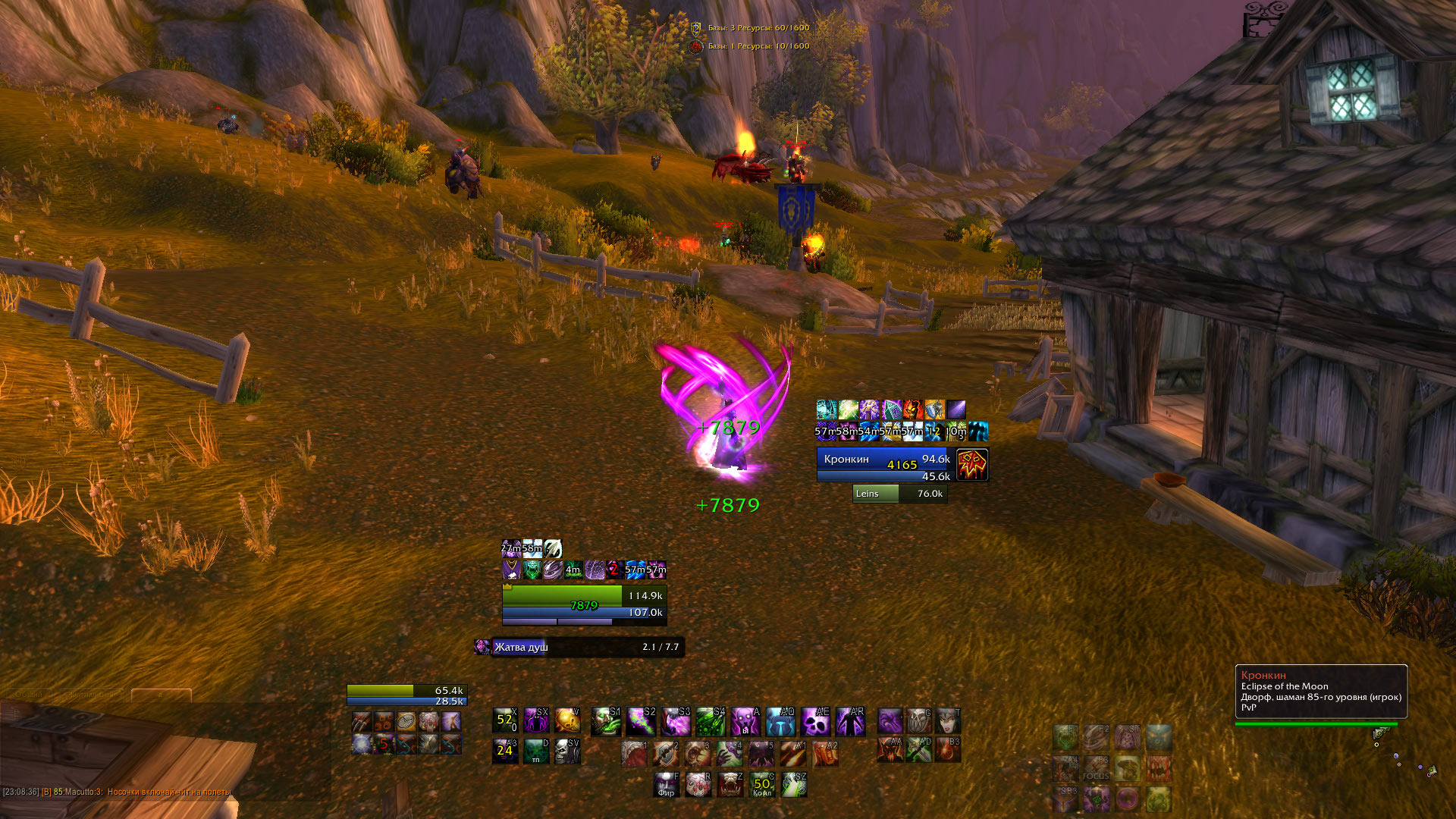This screenshot has height=819, width=1456.
Task: Activate the ability bound to S1
Action: (605, 722)
